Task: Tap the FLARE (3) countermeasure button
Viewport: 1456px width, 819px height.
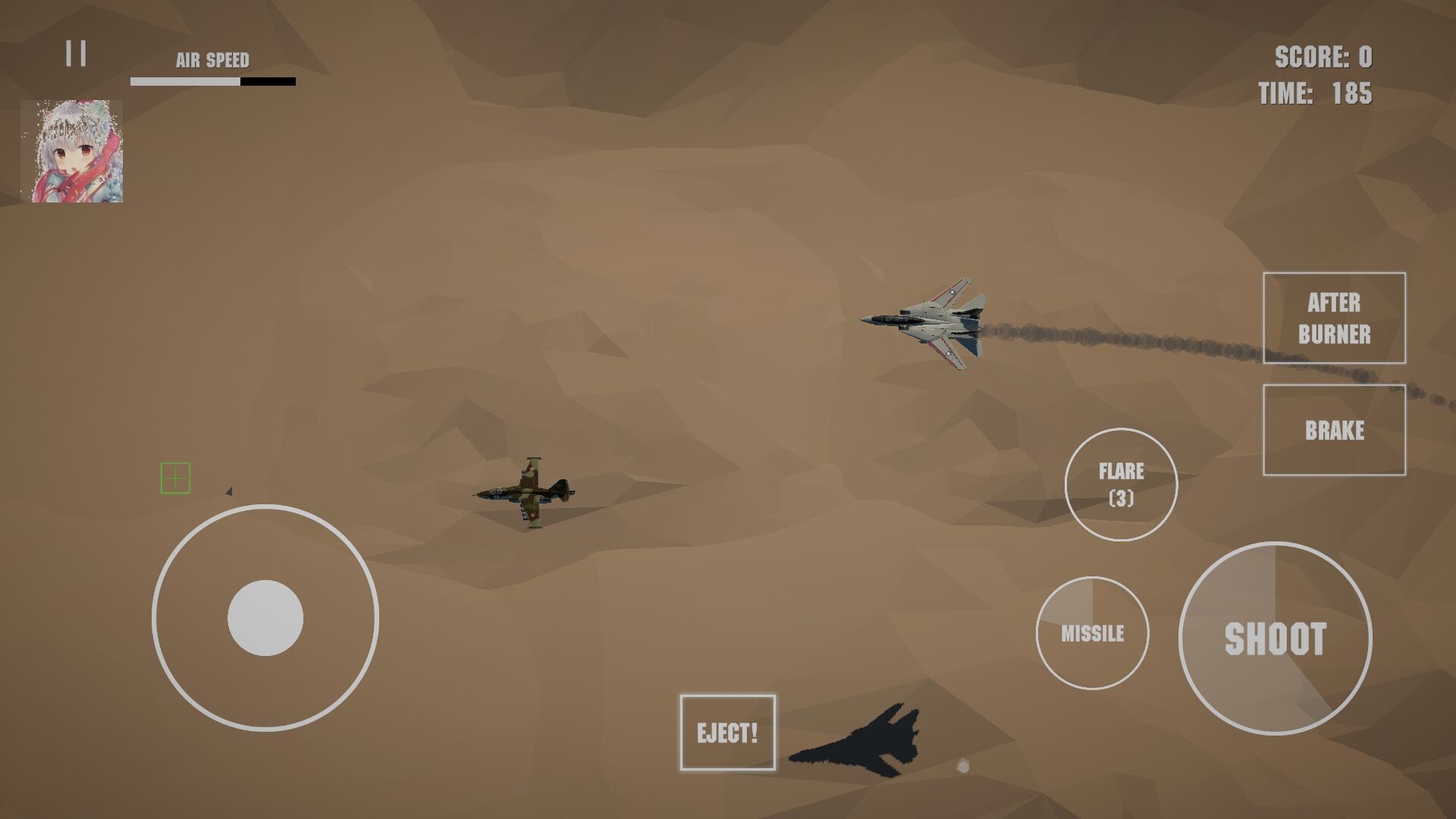Action: [1121, 484]
